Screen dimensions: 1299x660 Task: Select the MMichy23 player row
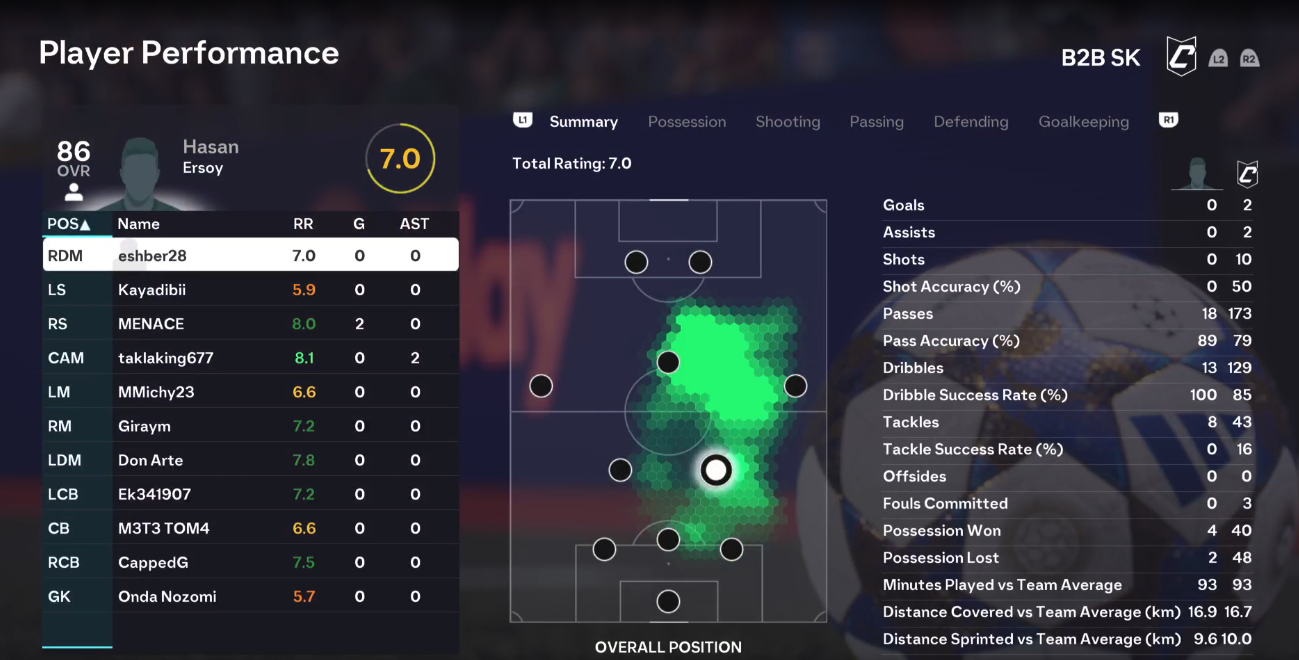pos(250,392)
